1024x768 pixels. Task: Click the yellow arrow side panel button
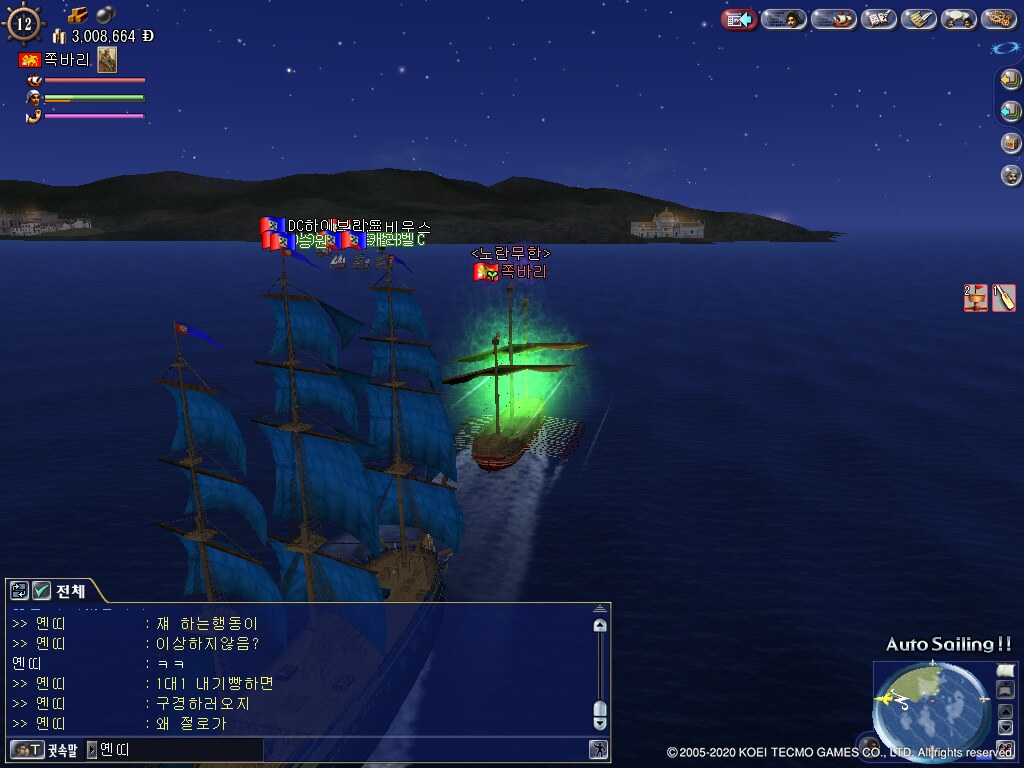(1011, 79)
